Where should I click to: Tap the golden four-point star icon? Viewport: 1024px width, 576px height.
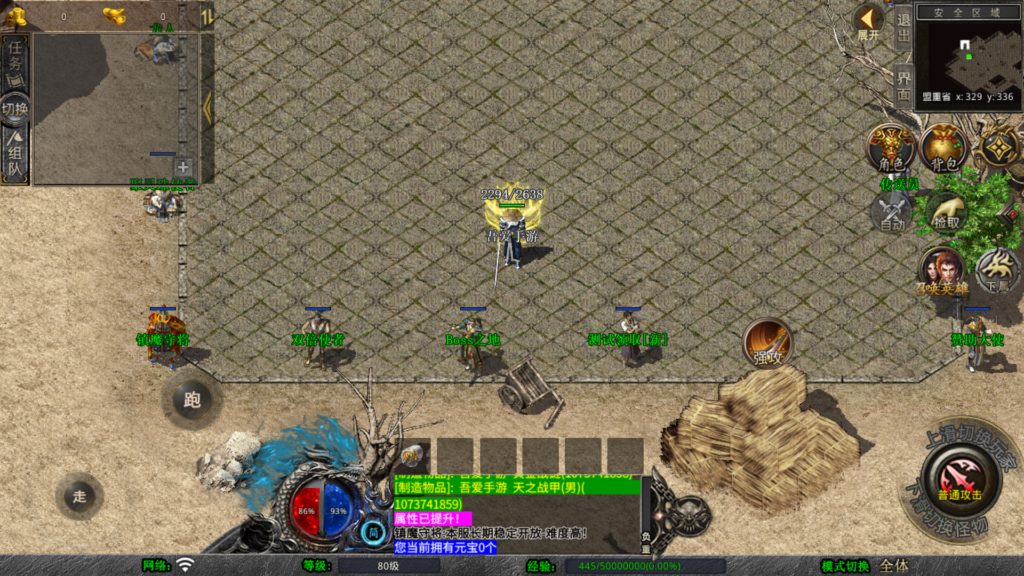click(x=998, y=148)
